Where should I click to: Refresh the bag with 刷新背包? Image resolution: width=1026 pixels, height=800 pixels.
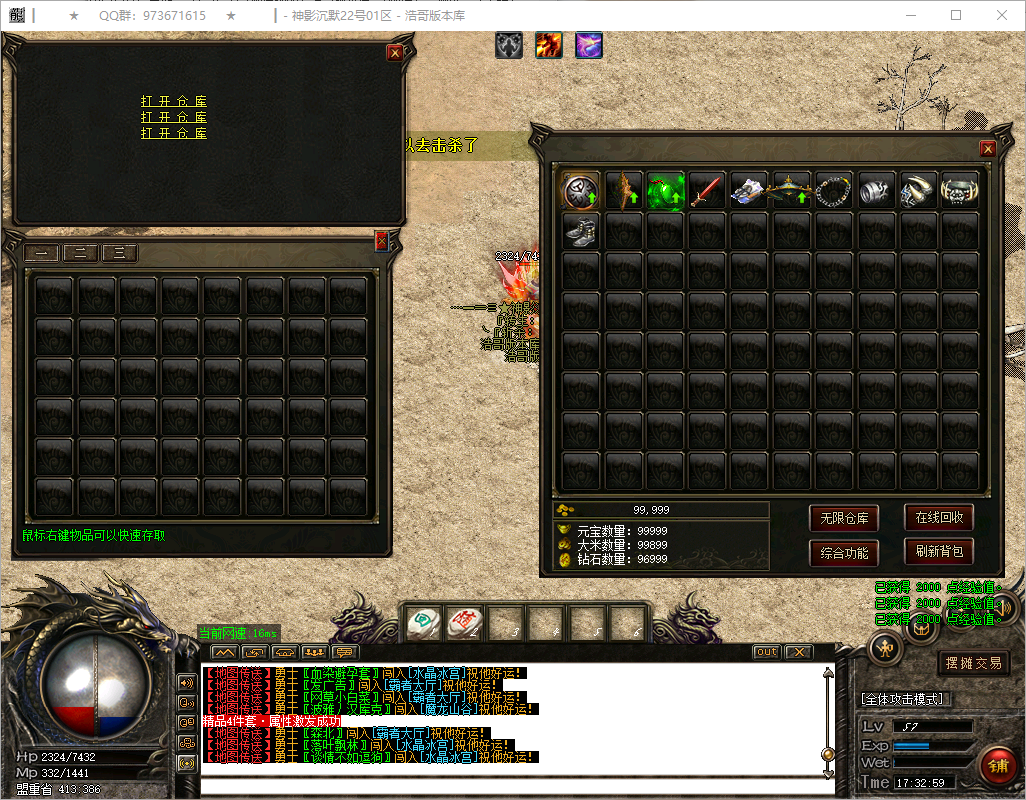pos(939,551)
